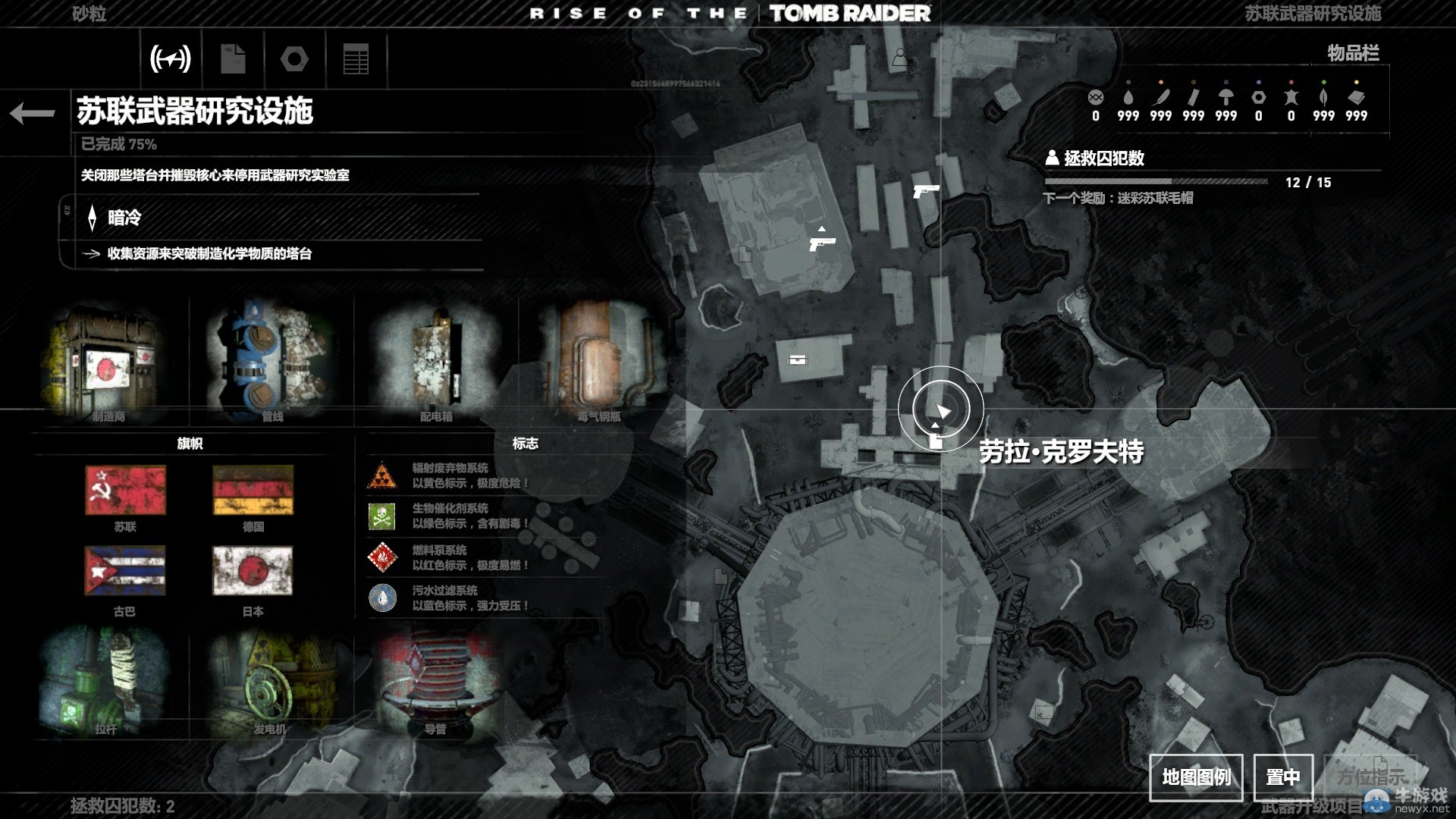The height and width of the screenshot is (819, 1456).
Task: View the 管线 pipeline thumbnail
Action: click(271, 360)
